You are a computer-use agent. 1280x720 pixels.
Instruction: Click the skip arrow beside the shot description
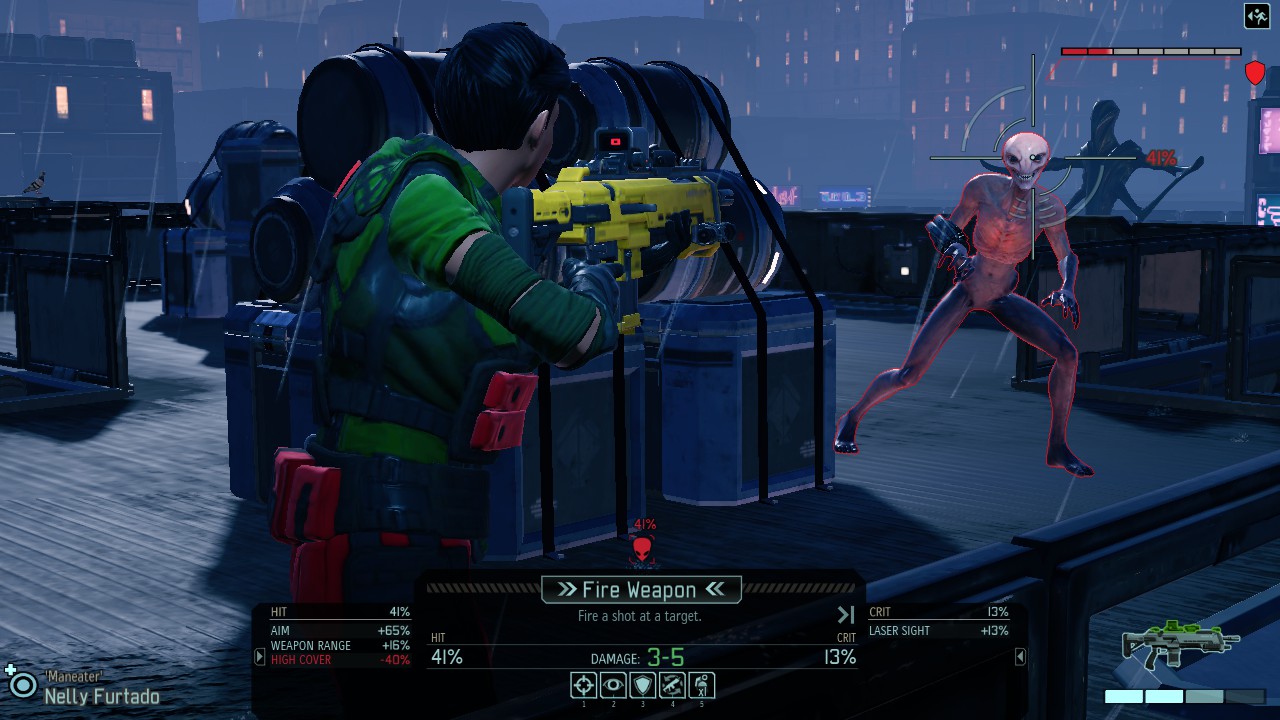point(846,615)
